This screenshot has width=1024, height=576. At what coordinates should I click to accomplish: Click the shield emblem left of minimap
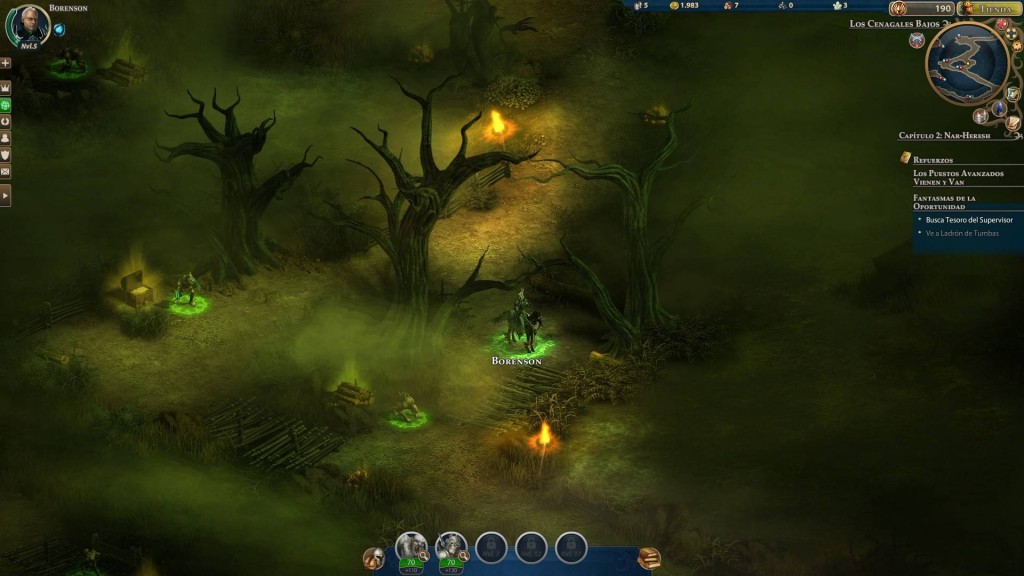tap(917, 40)
